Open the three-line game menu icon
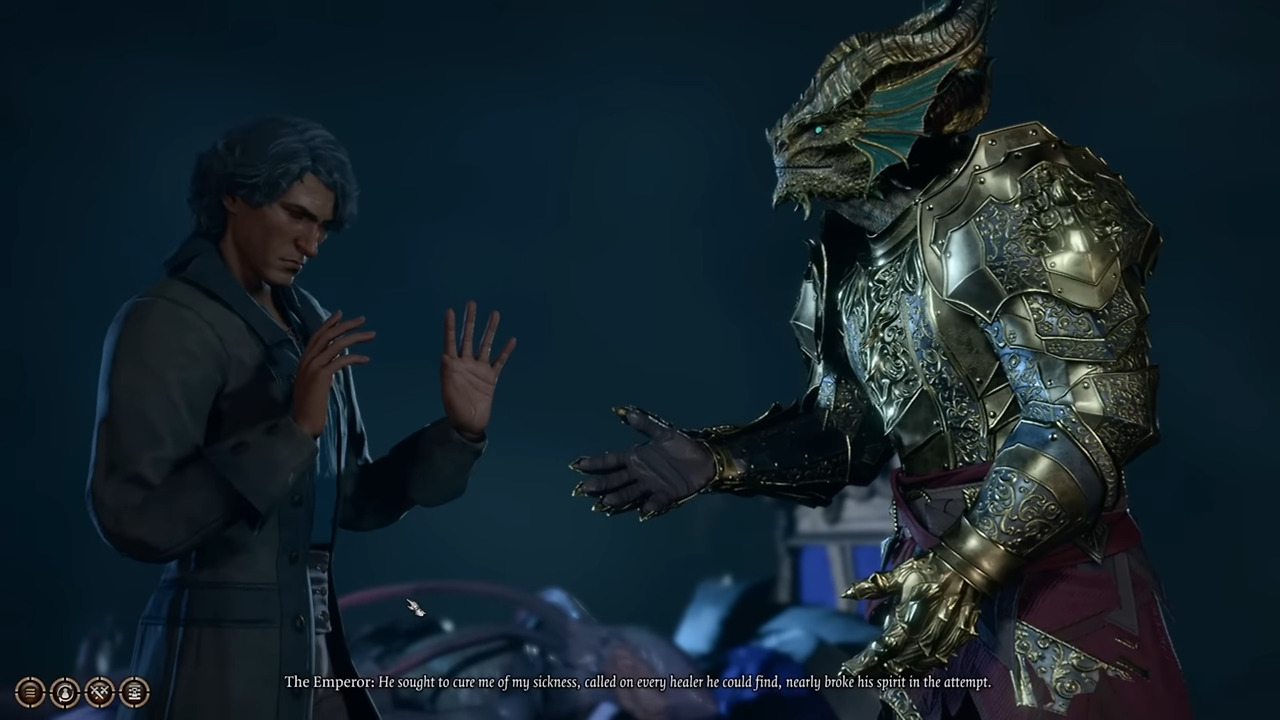1280x720 pixels. coord(30,691)
